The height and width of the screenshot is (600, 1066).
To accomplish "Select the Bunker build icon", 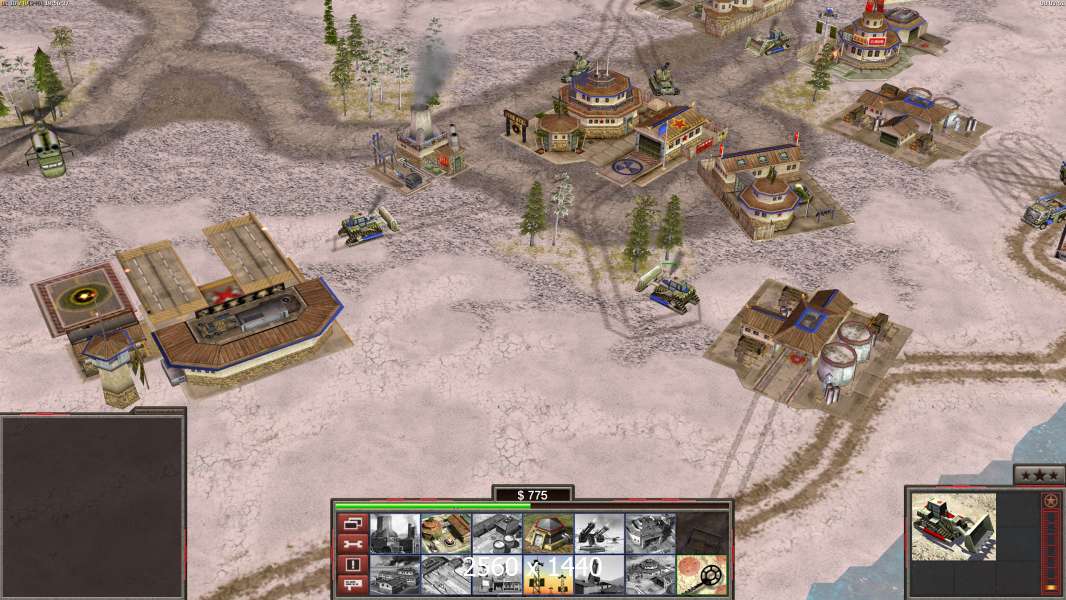I will [x=548, y=534].
